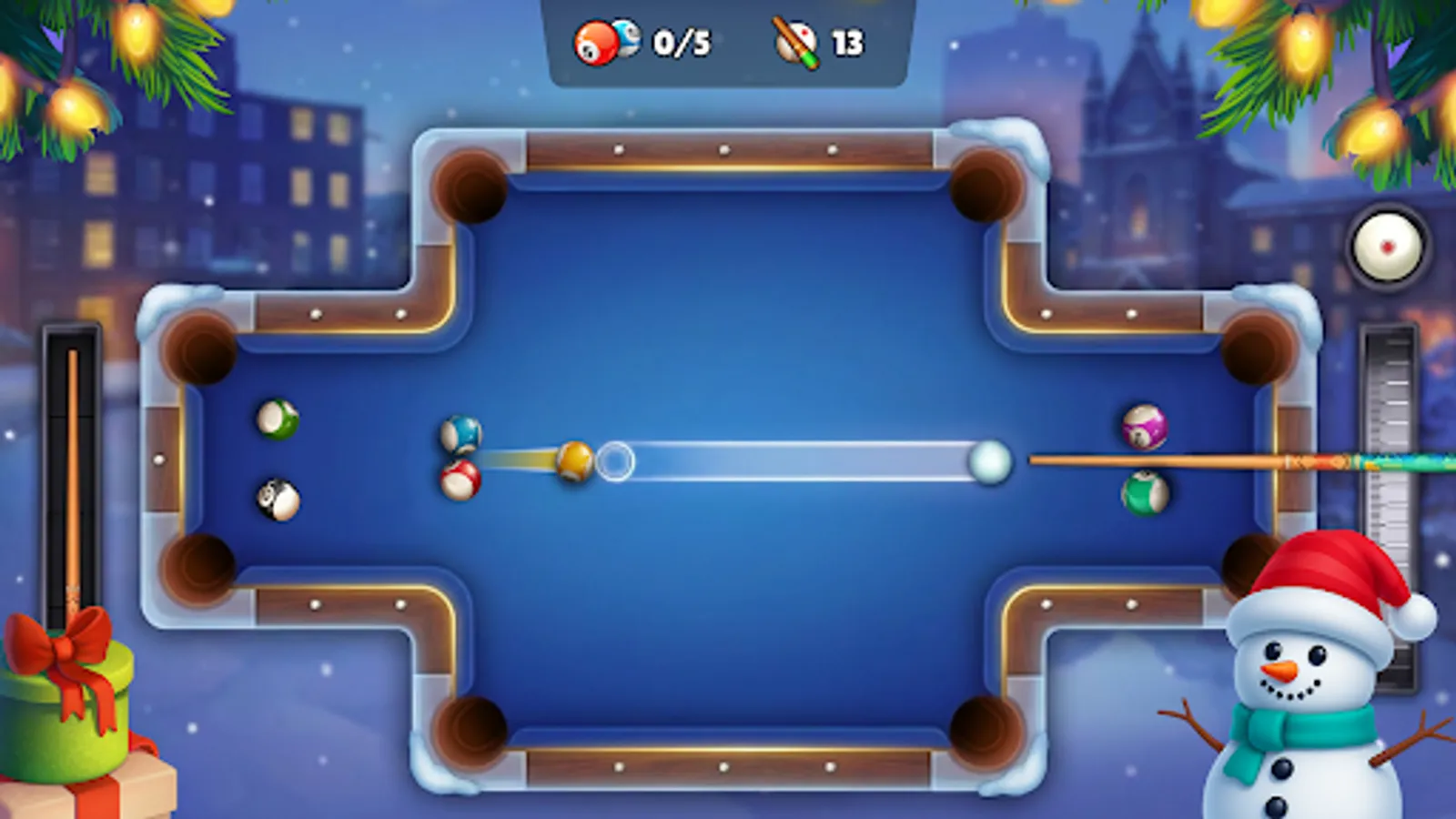The height and width of the screenshot is (819, 1456).
Task: Select the cue stick icon beside the 13
Action: click(794, 41)
